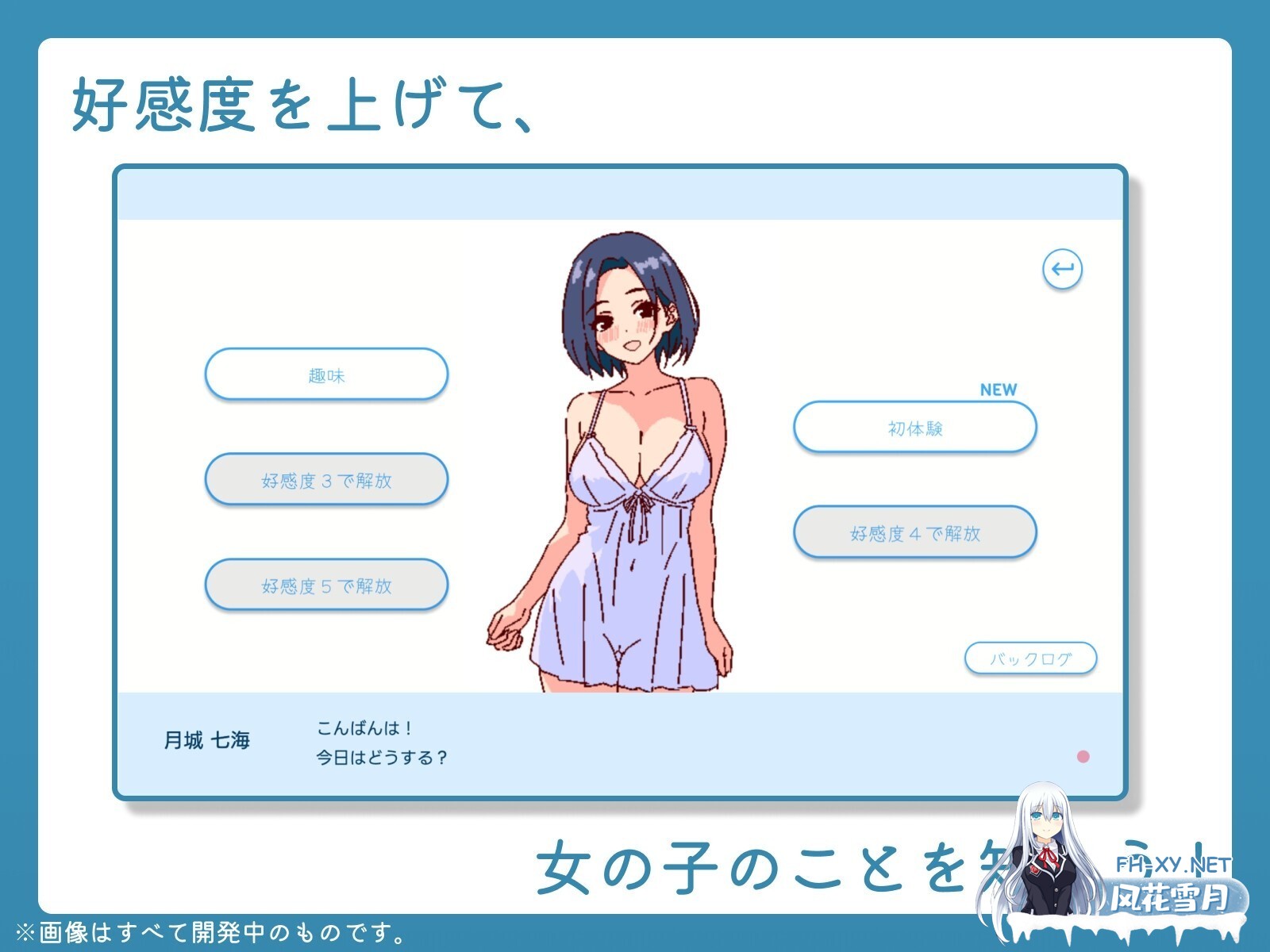The width and height of the screenshot is (1270, 952).
Task: Select the 初体験 topic marked NEW
Action: (914, 427)
